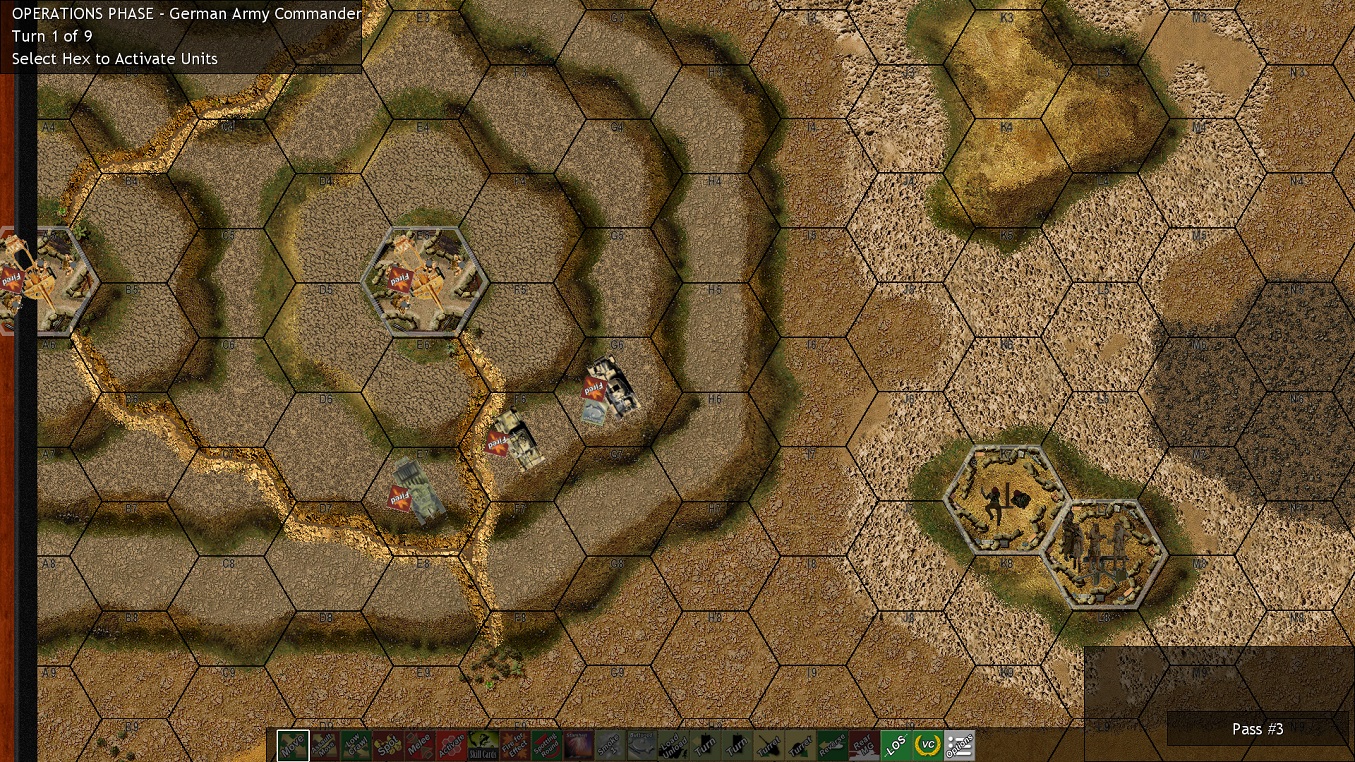Click the Starshell icon
The image size is (1355, 762).
click(x=577, y=745)
